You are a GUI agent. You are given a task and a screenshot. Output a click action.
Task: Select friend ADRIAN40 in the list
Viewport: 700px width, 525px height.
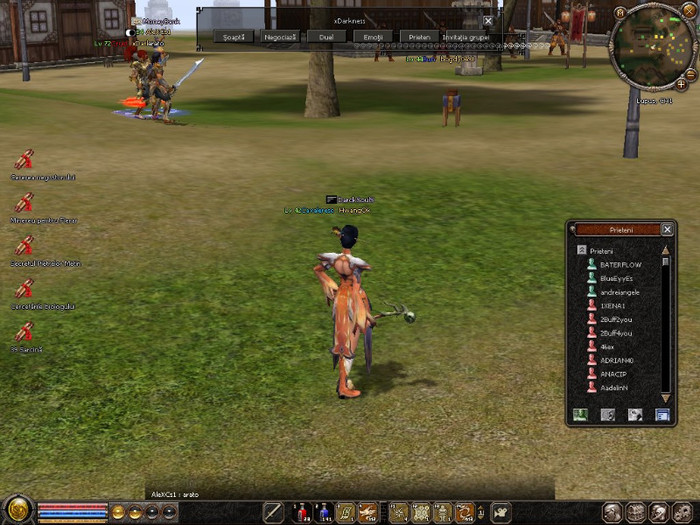[x=616, y=360]
